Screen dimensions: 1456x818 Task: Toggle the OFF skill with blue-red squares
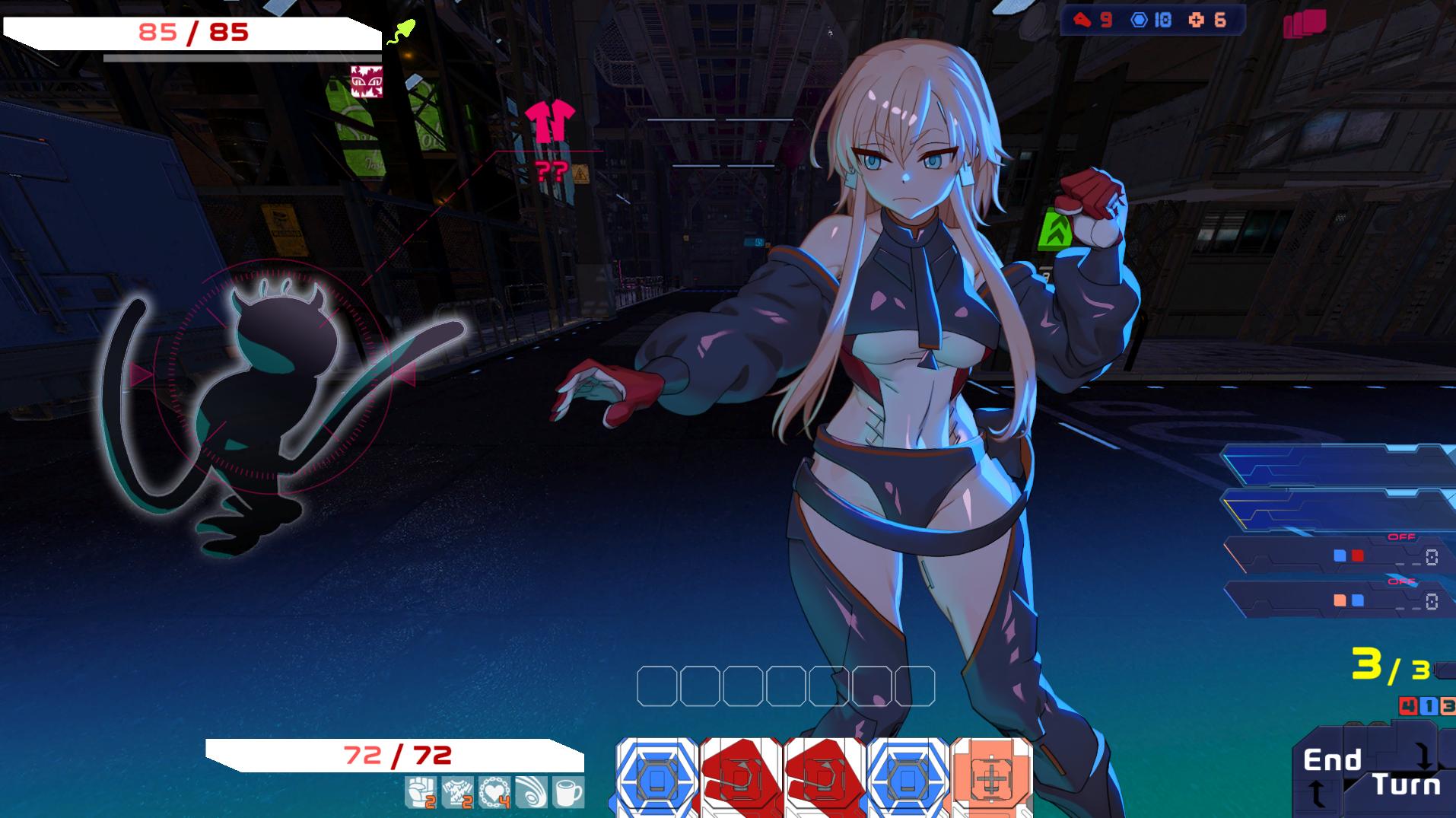coord(1339,556)
